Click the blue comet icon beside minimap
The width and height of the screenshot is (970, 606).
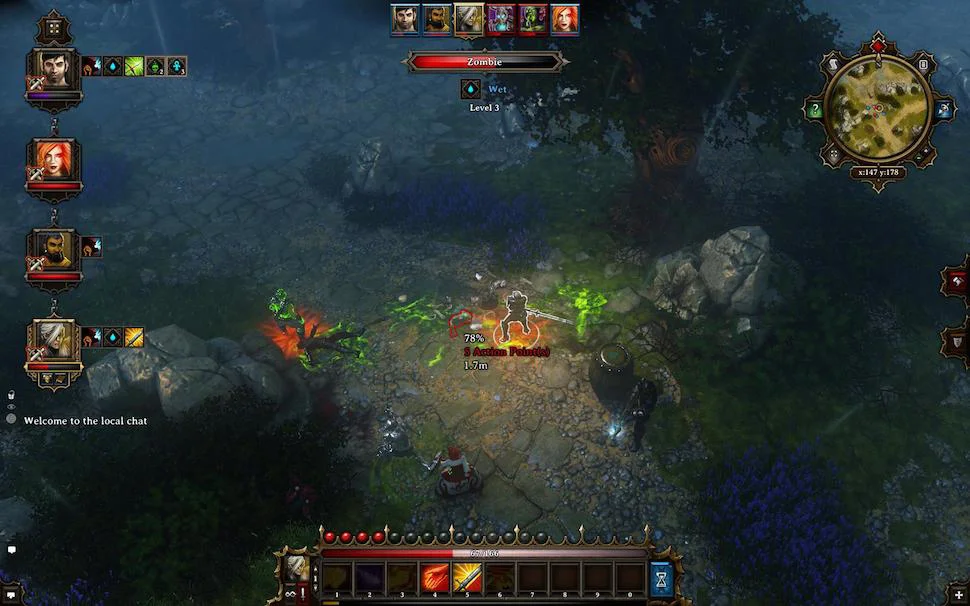point(943,110)
